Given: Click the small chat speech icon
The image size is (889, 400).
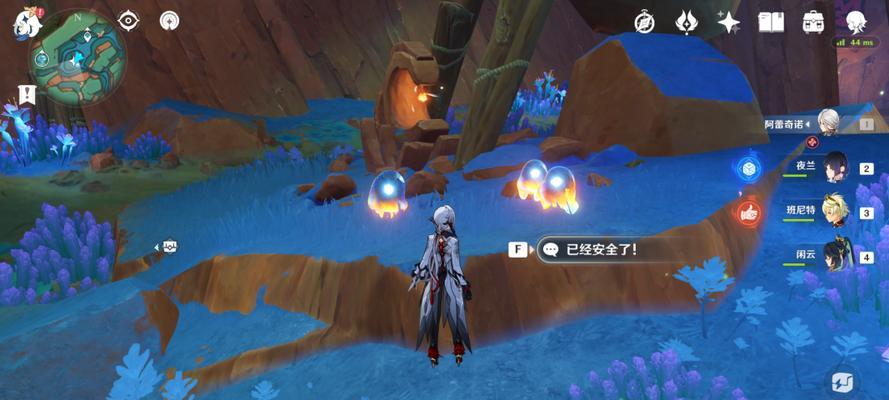Looking at the screenshot, I should tap(169, 246).
